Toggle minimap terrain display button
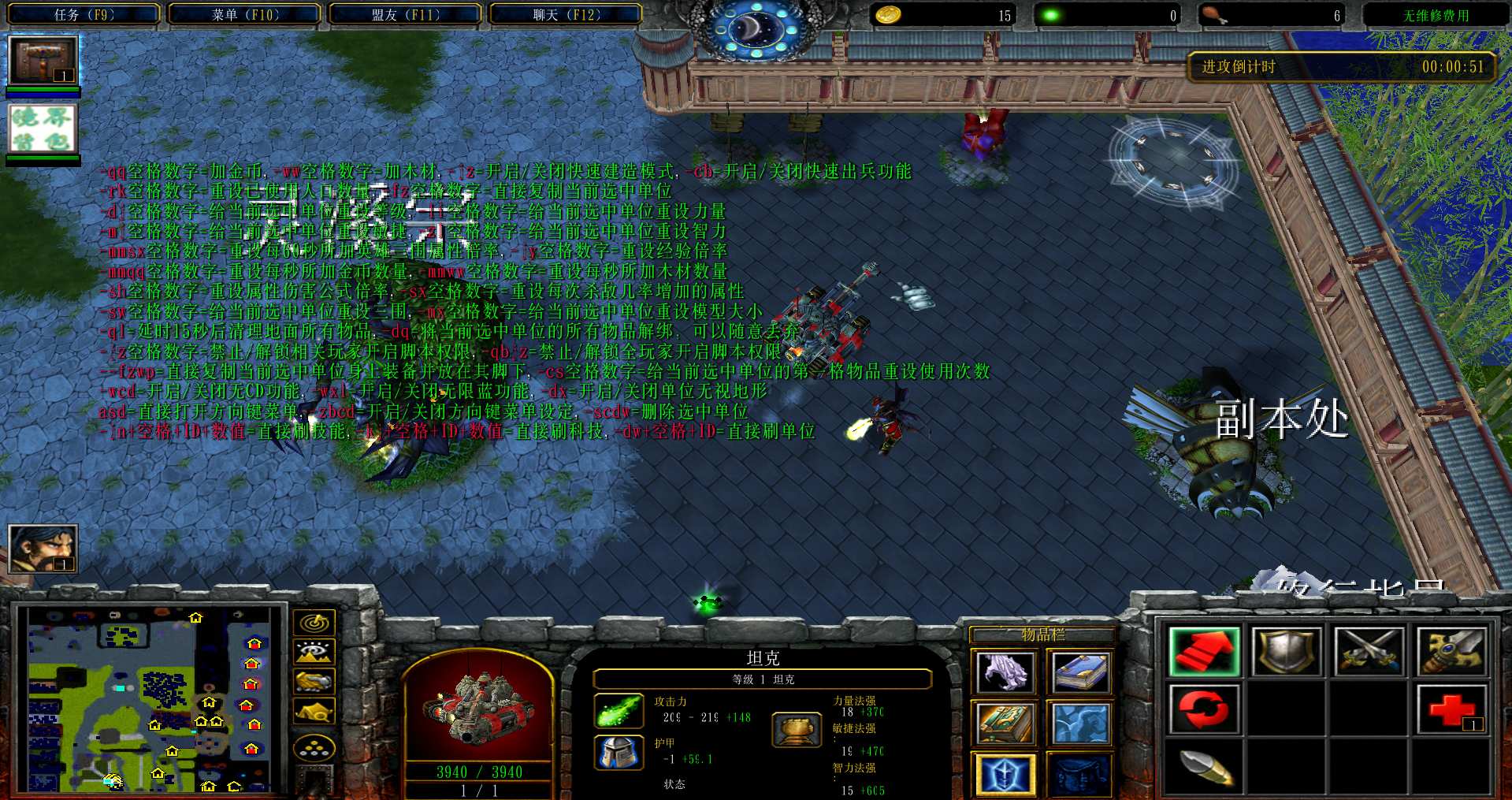1512x800 pixels. pyautogui.click(x=314, y=652)
